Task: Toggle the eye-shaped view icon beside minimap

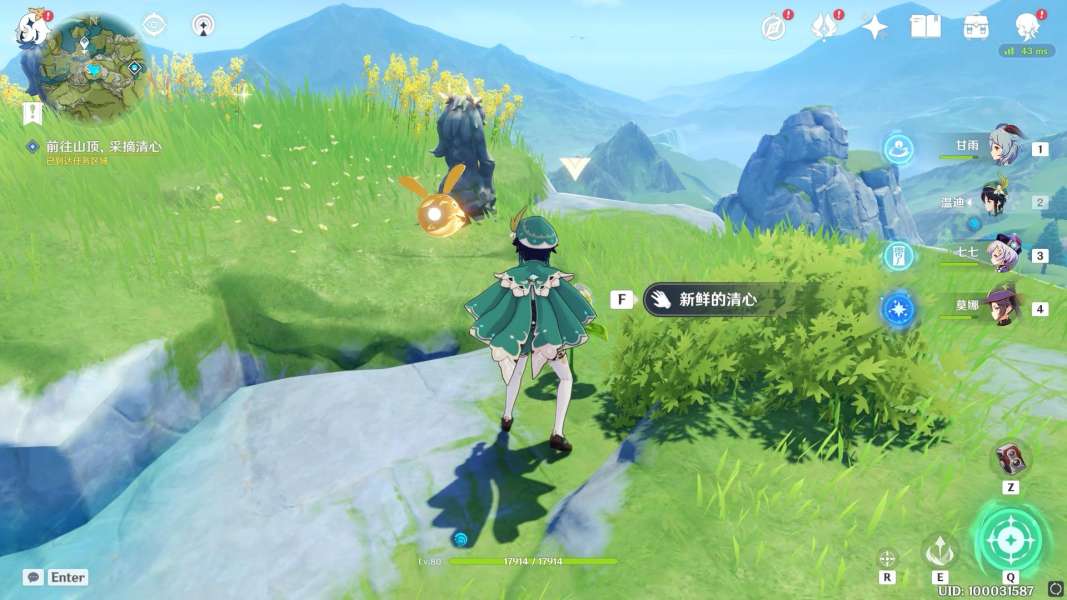Action: tap(154, 25)
